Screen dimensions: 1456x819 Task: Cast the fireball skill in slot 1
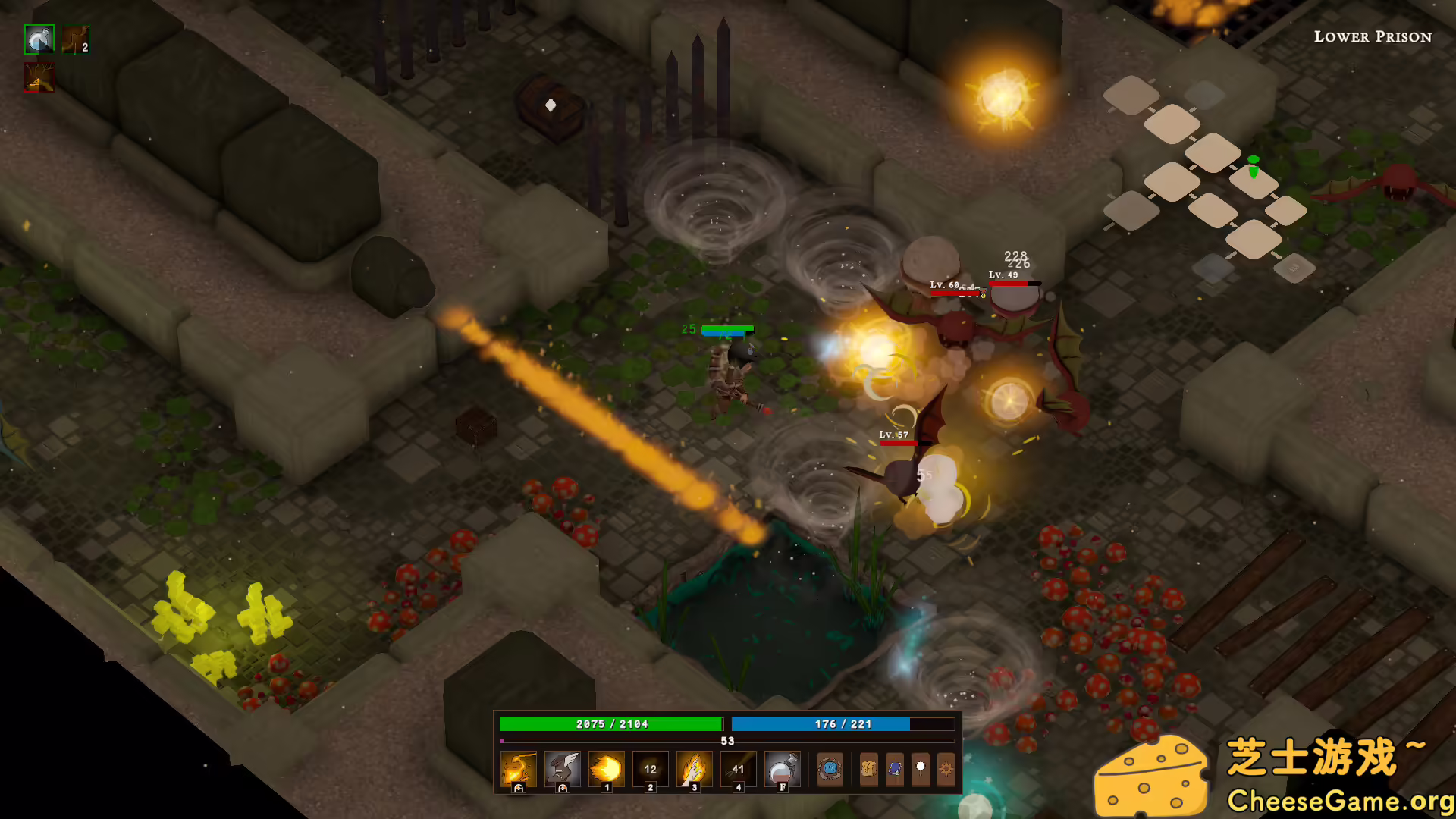(x=607, y=769)
